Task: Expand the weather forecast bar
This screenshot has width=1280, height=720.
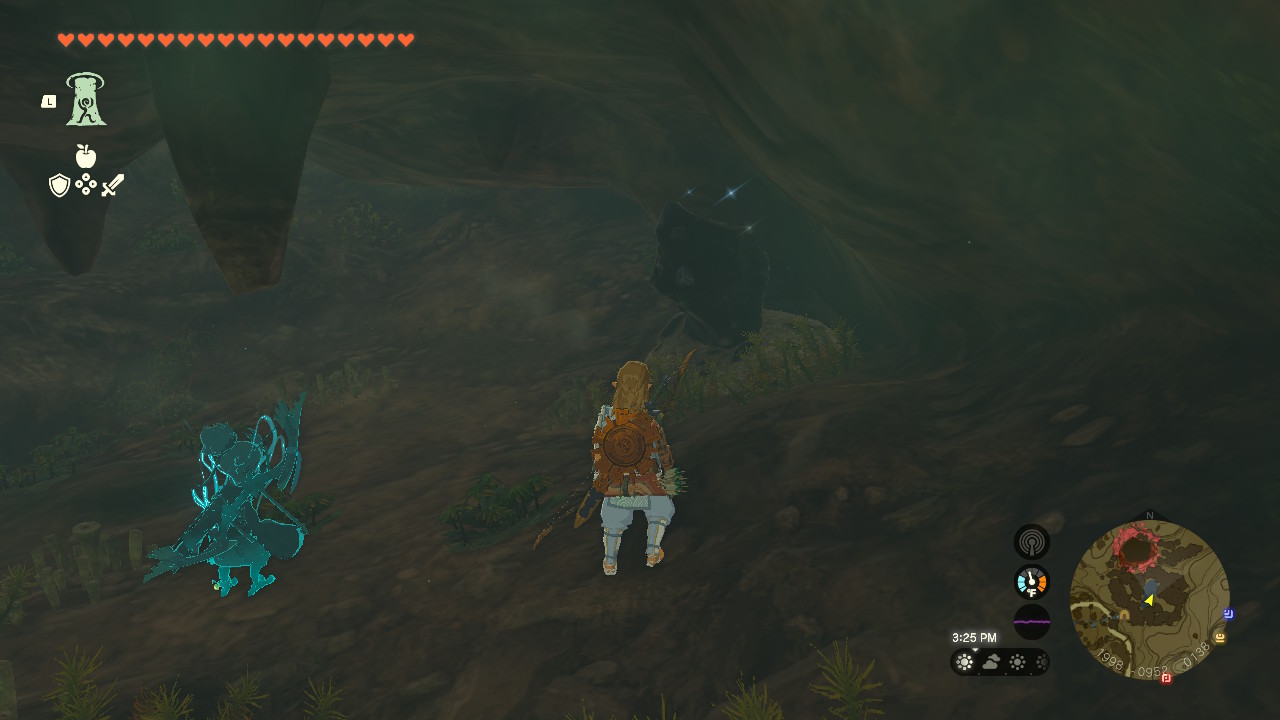Action: [1000, 662]
